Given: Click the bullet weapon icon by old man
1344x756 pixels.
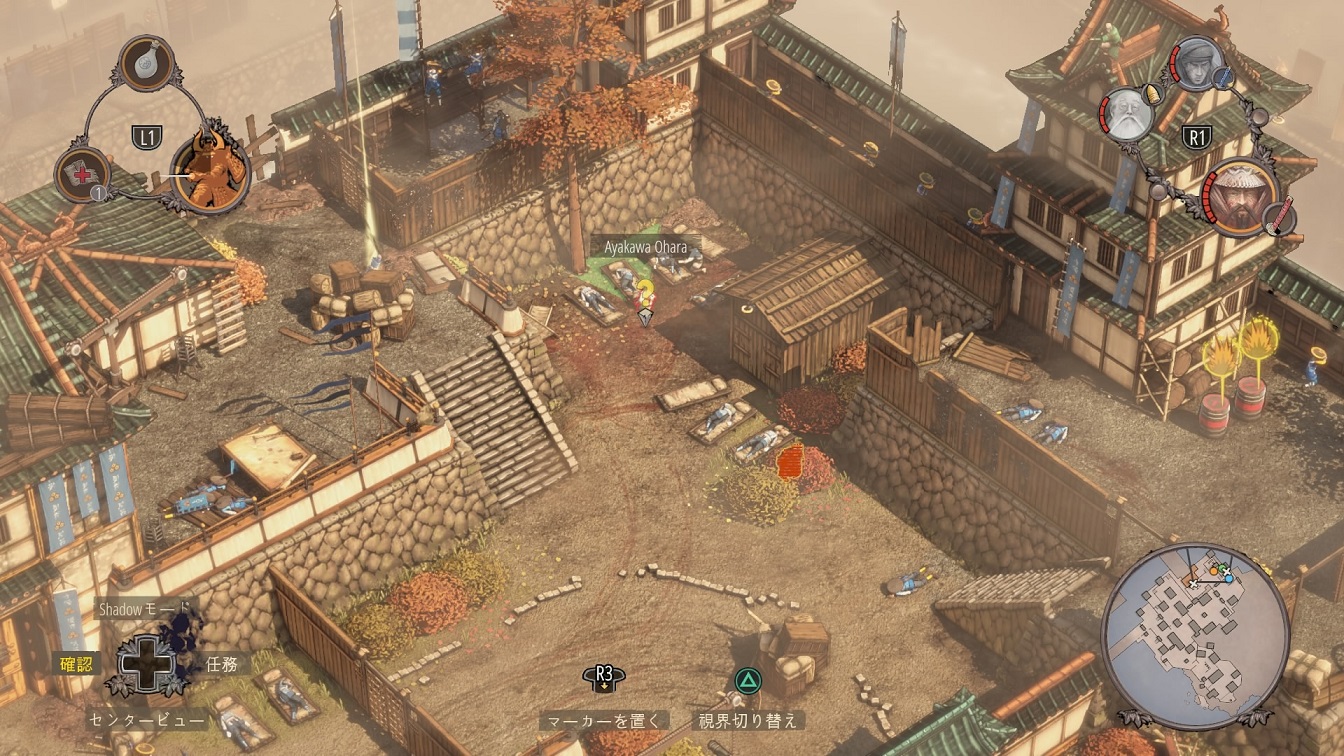Looking at the screenshot, I should pyautogui.click(x=1154, y=93).
